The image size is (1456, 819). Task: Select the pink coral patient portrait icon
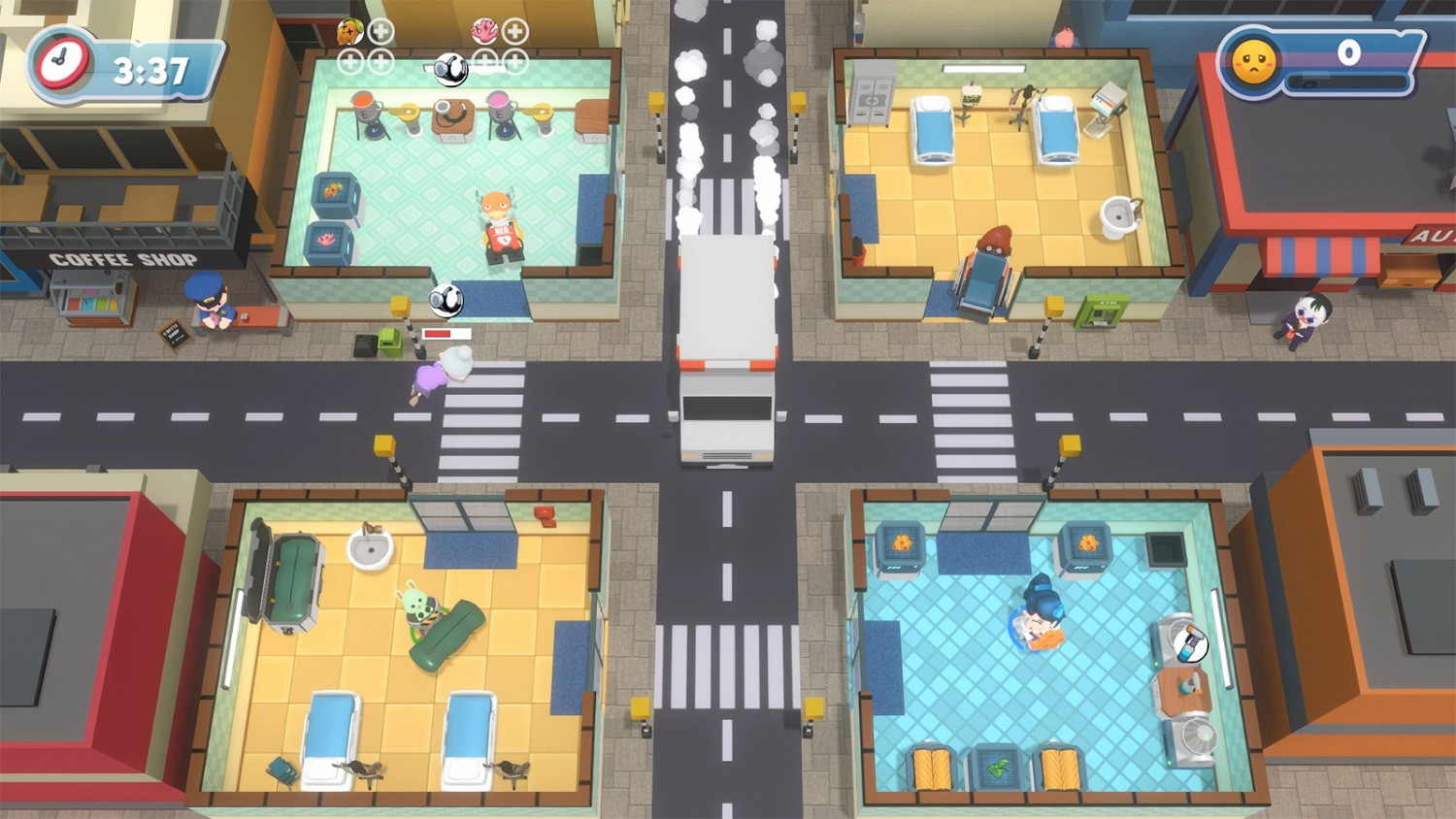(x=483, y=30)
